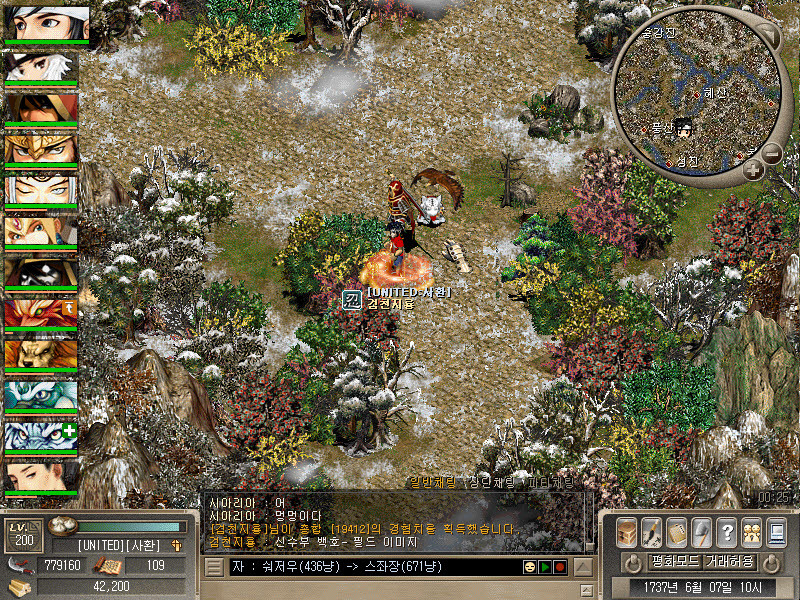Viewport: 800px width, 600px height.
Task: Open the two-figures party icon
Action: point(751,532)
